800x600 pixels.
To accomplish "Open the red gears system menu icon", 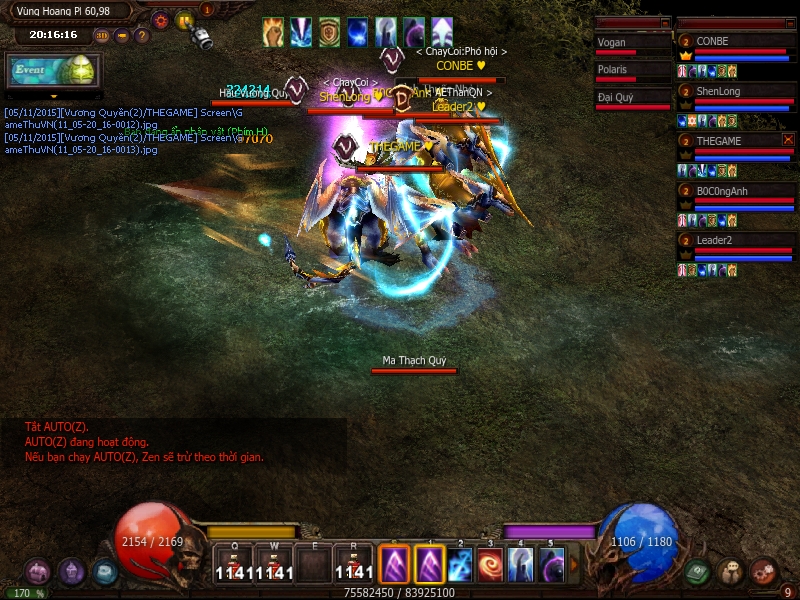I will click(764, 572).
